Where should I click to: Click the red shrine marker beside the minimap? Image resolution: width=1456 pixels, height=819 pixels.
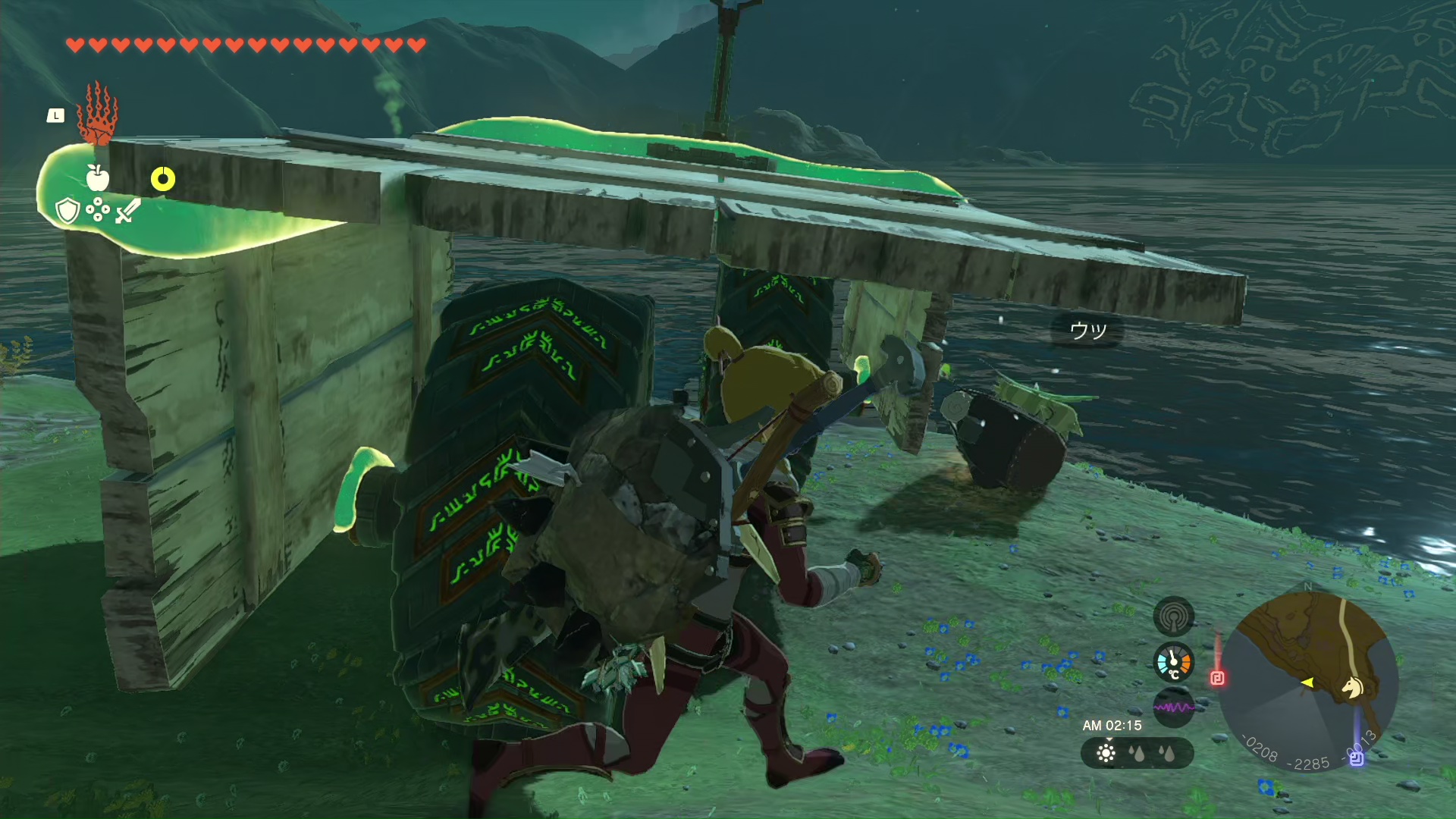[x=1217, y=678]
